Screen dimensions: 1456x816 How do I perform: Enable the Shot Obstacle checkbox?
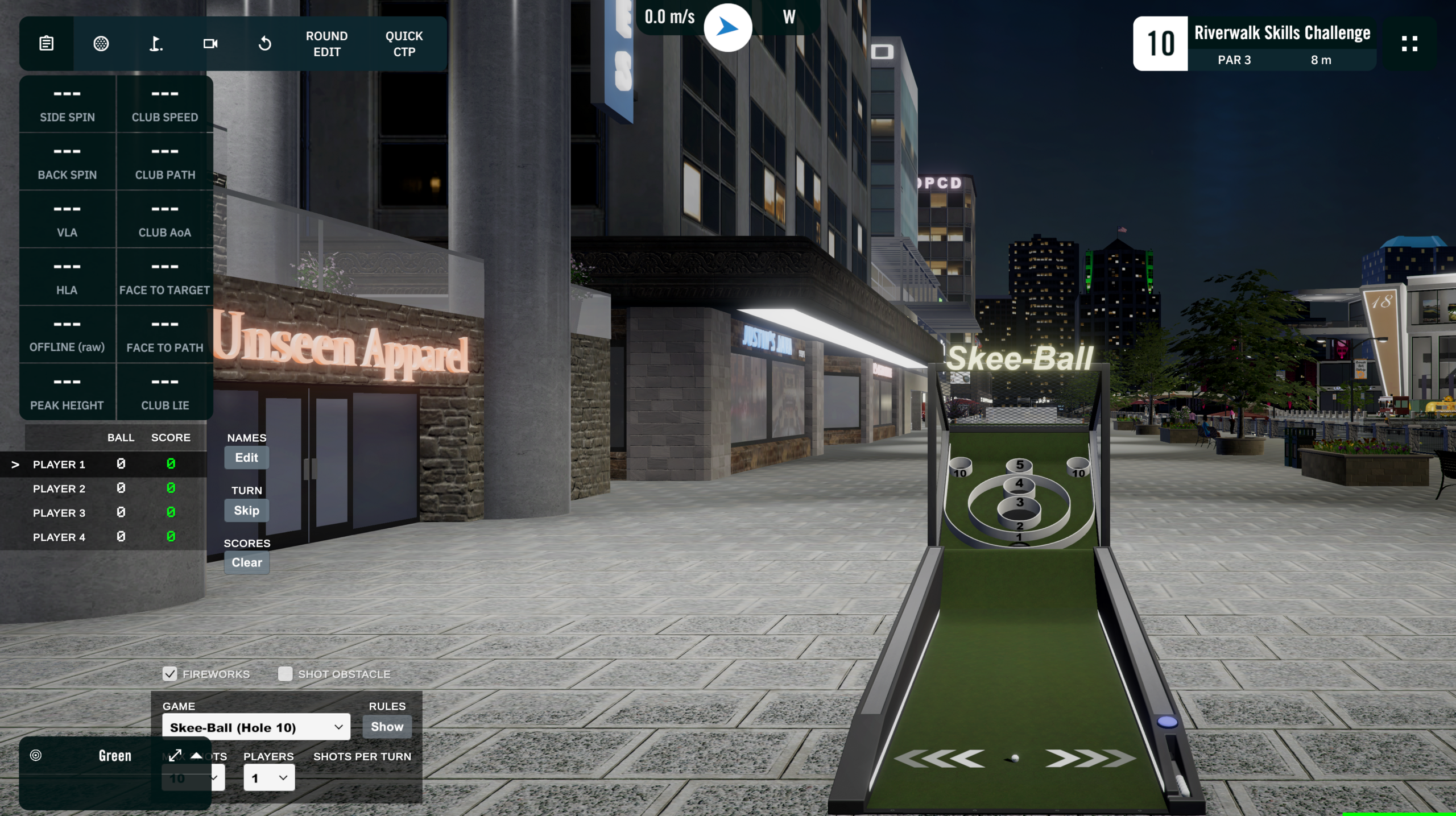pyautogui.click(x=285, y=674)
